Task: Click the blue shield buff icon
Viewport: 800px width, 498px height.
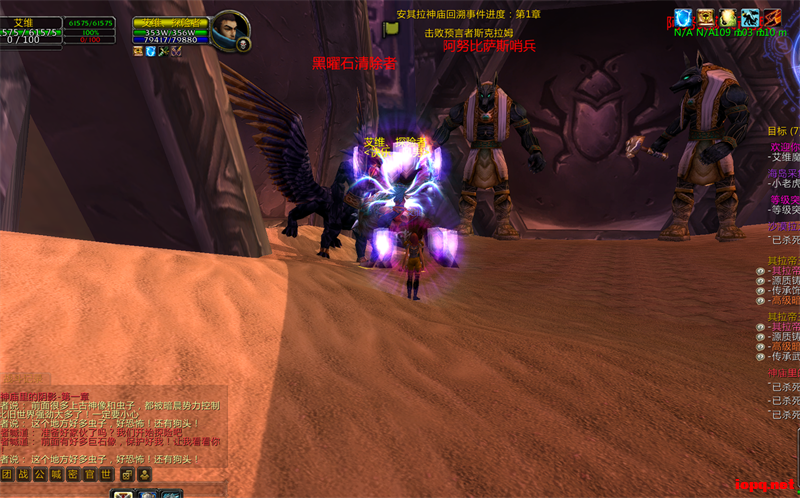Action: click(683, 17)
